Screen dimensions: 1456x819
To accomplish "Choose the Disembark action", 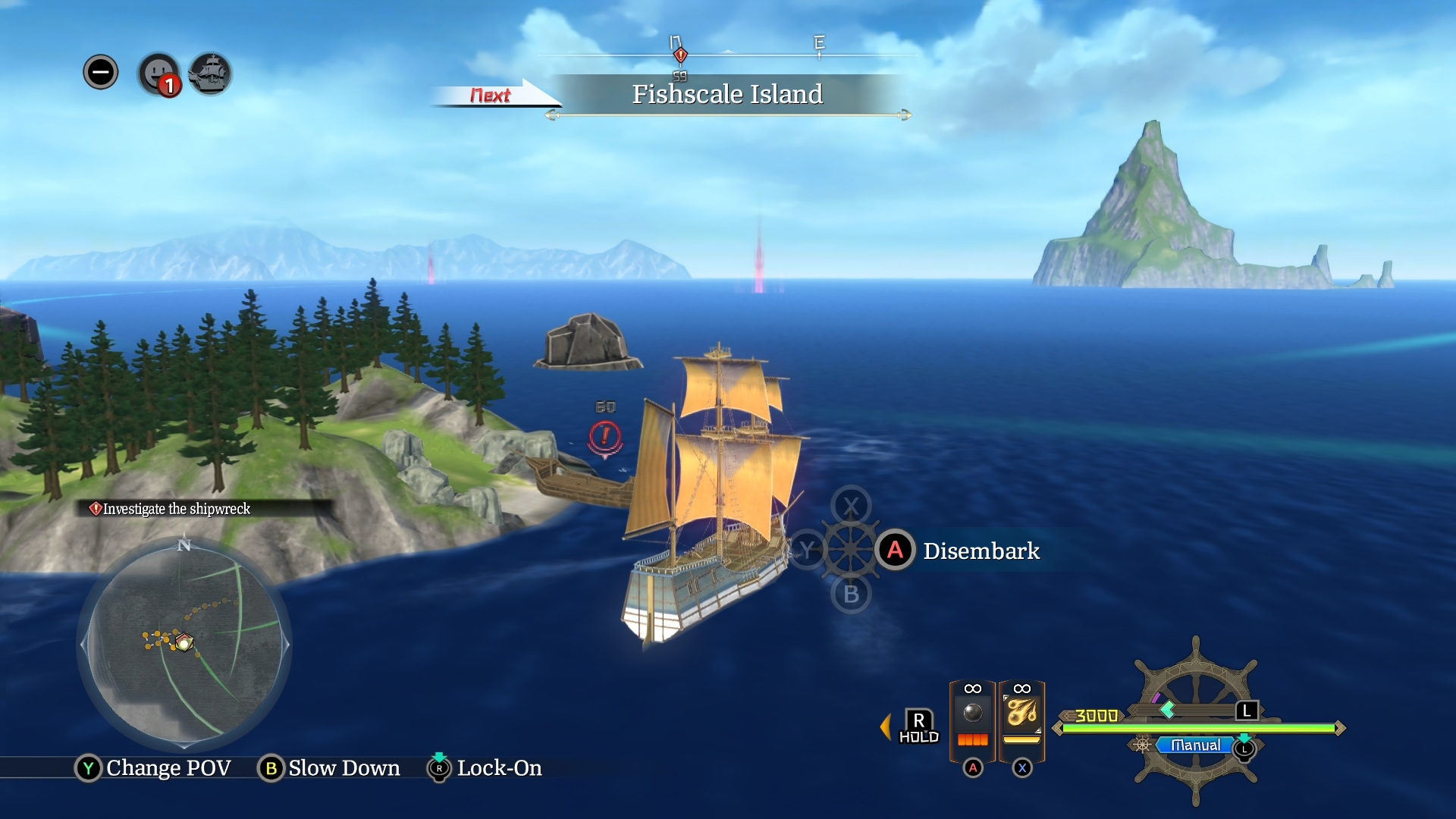I will [x=981, y=551].
